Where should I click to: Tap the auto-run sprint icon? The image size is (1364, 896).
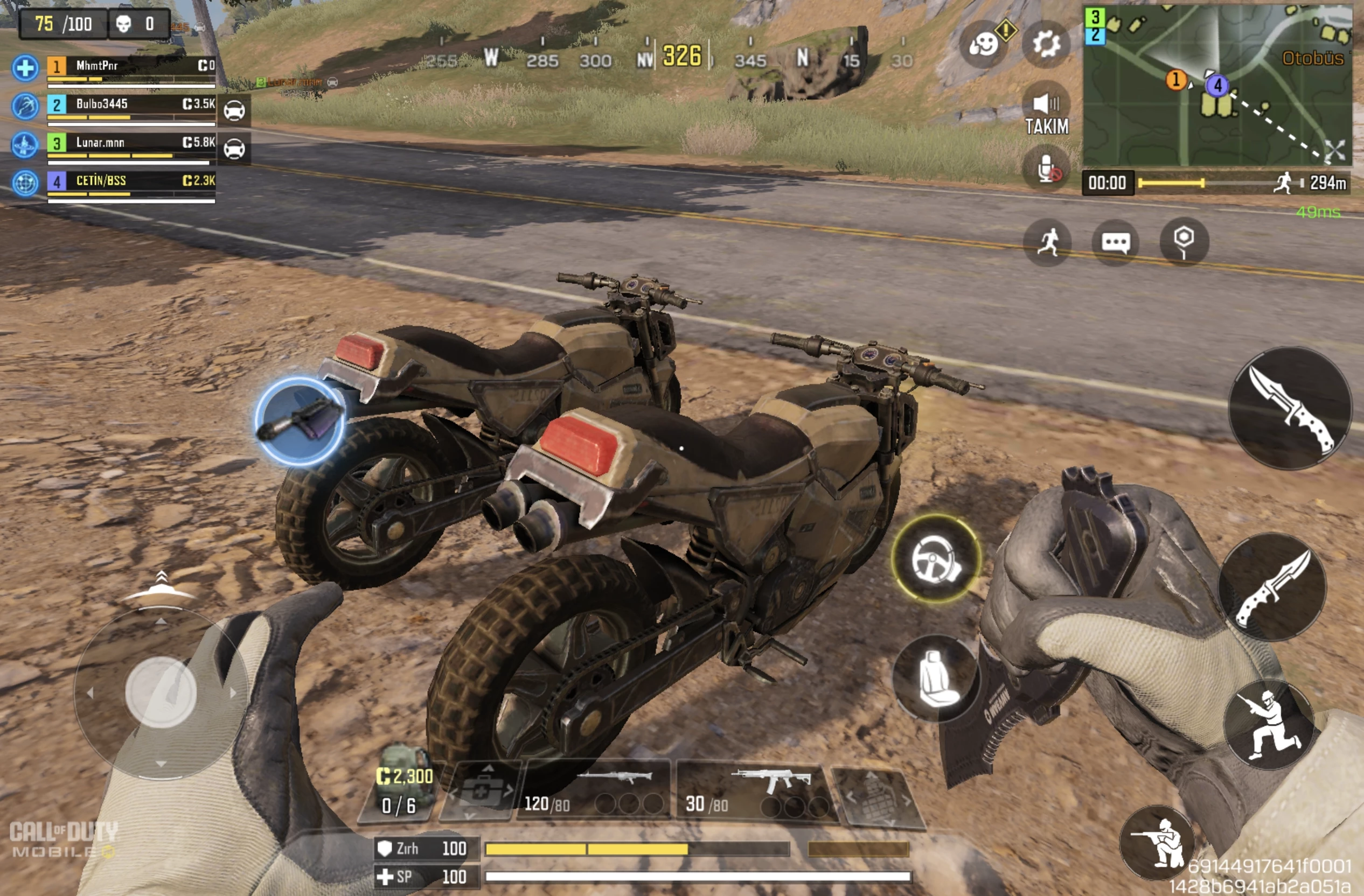pos(1048,242)
